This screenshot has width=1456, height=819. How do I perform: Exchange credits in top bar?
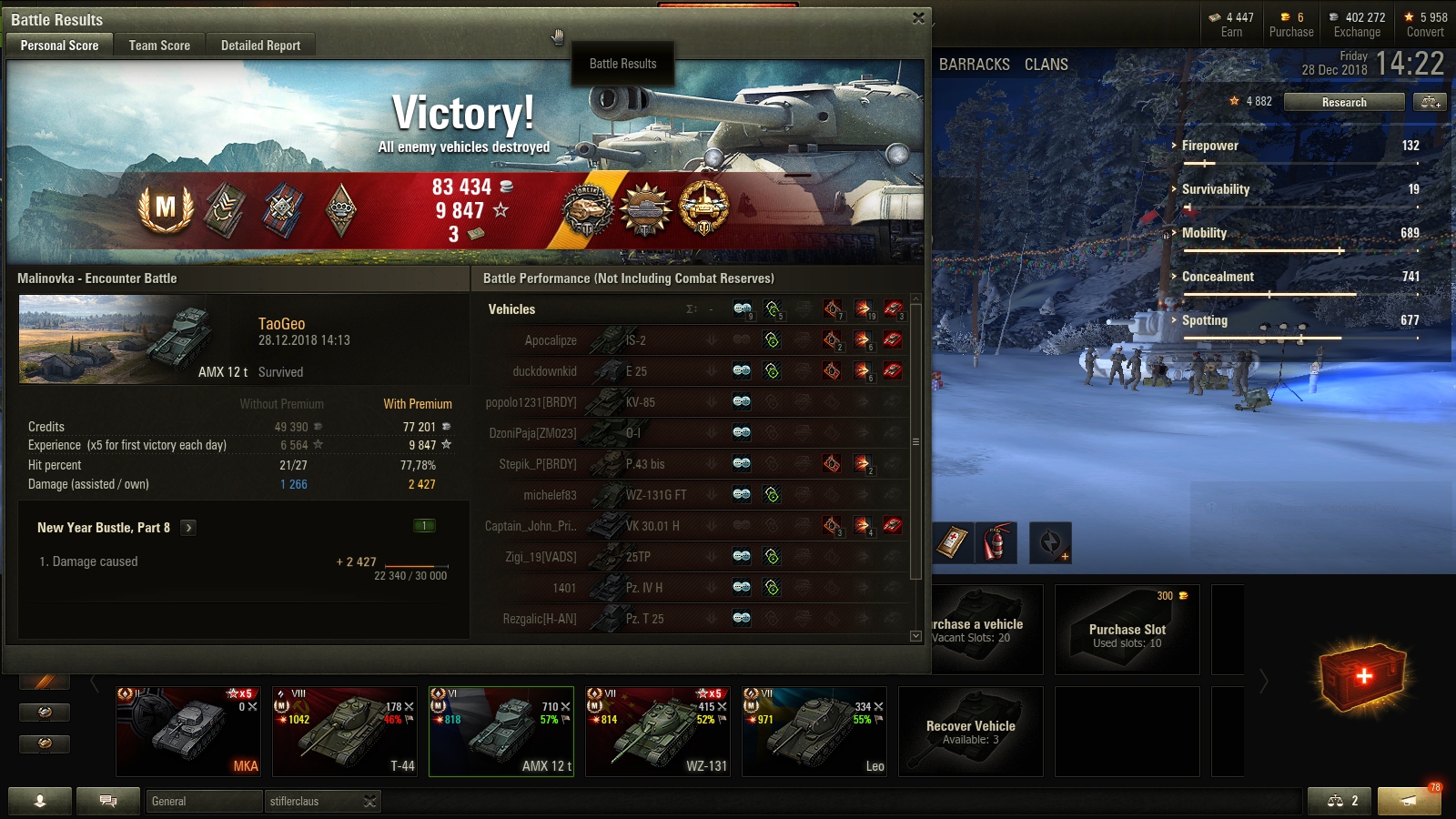pyautogui.click(x=1357, y=25)
